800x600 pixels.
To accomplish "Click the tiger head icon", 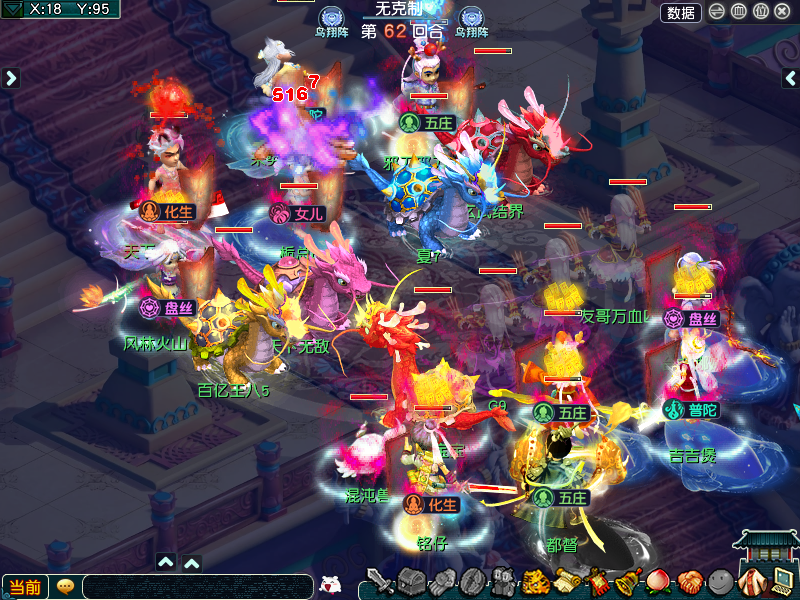I will 535,581.
